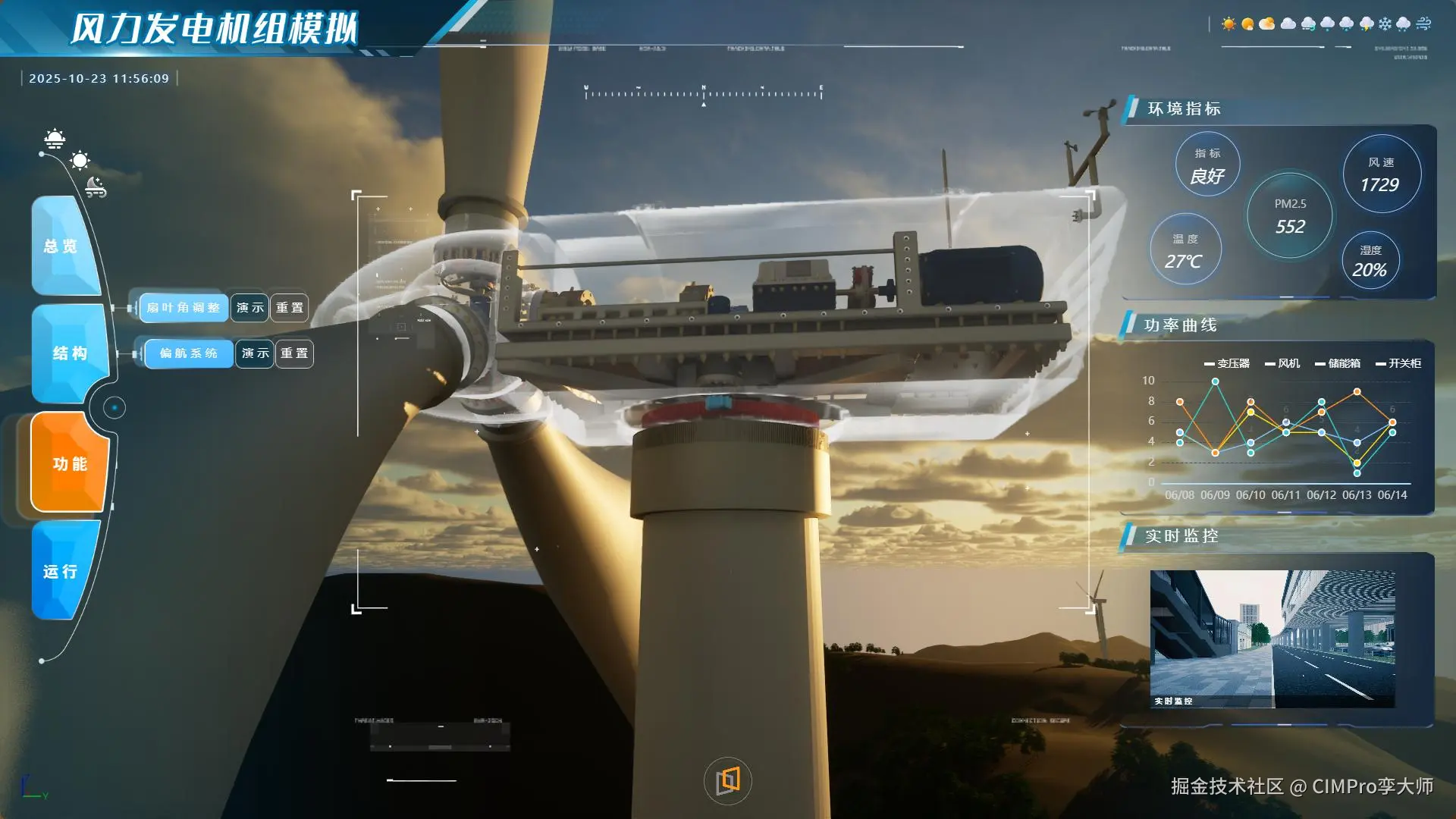Open the 实时监控 live monitoring video thumbnail
This screenshot has width=1456, height=819.
pyautogui.click(x=1272, y=639)
